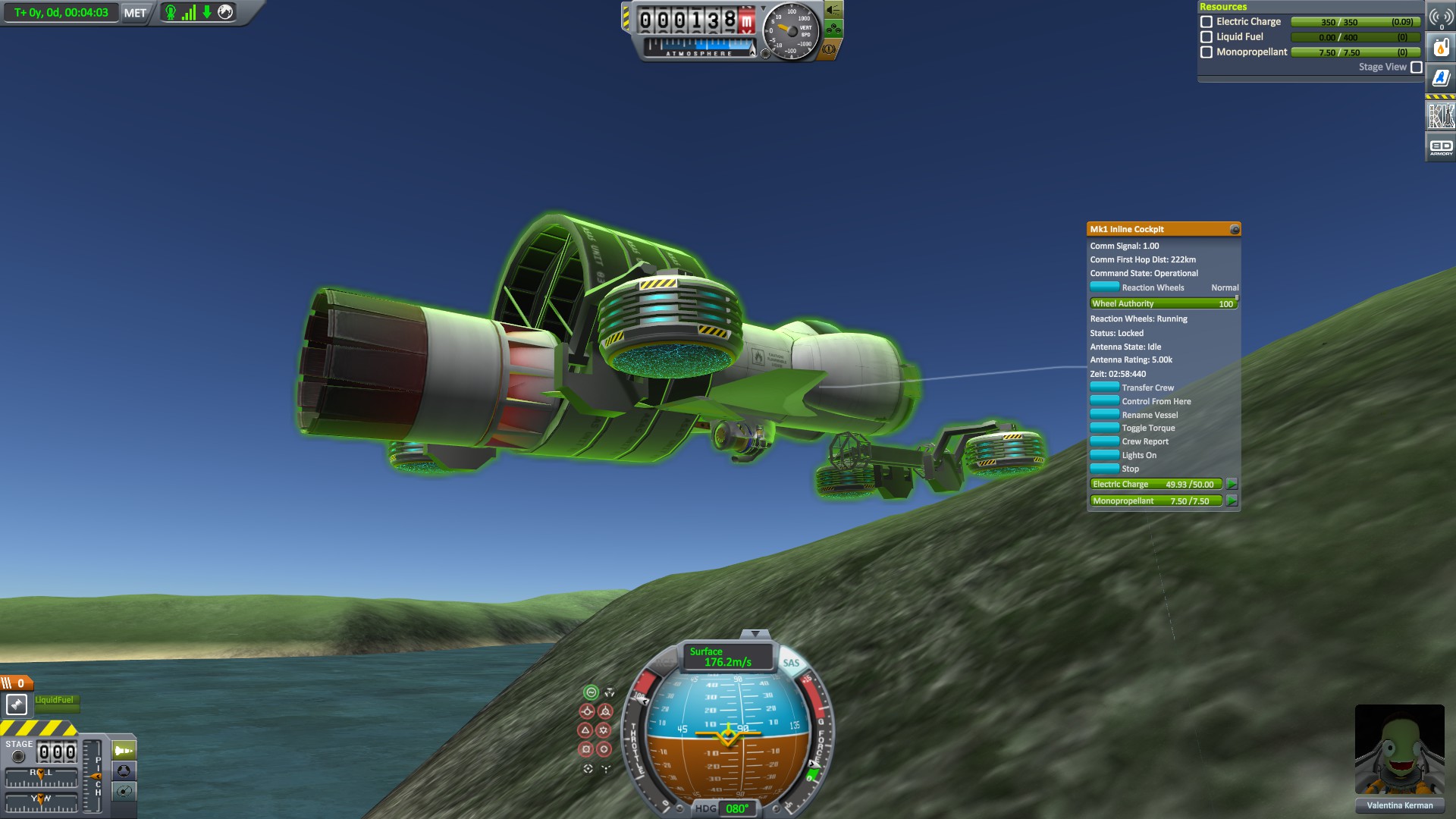This screenshot has width=1456, height=819.
Task: Tick the Electric Charge resource checkbox
Action: pyautogui.click(x=1207, y=22)
